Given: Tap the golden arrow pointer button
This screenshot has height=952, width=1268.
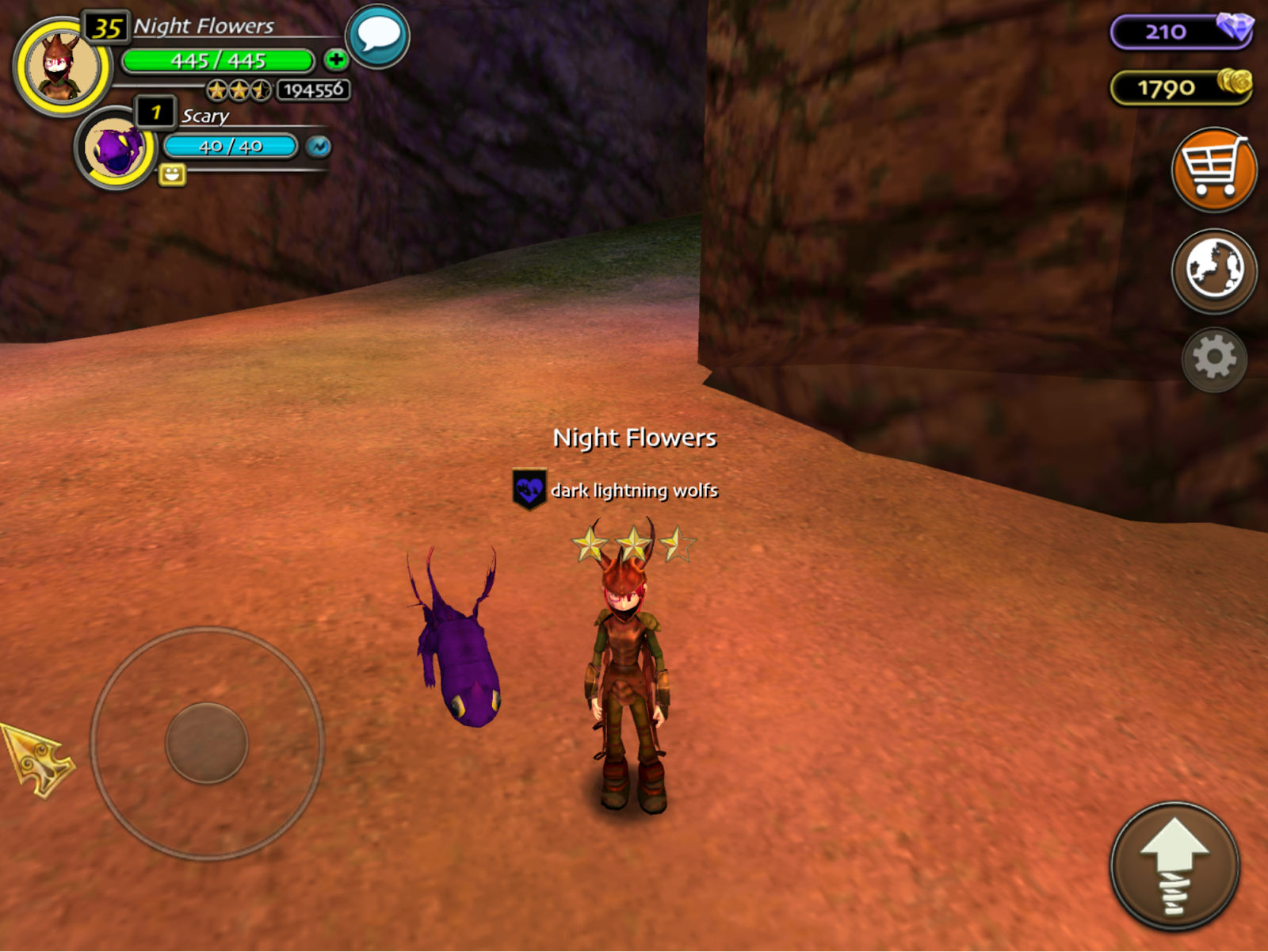Looking at the screenshot, I should point(37,759).
